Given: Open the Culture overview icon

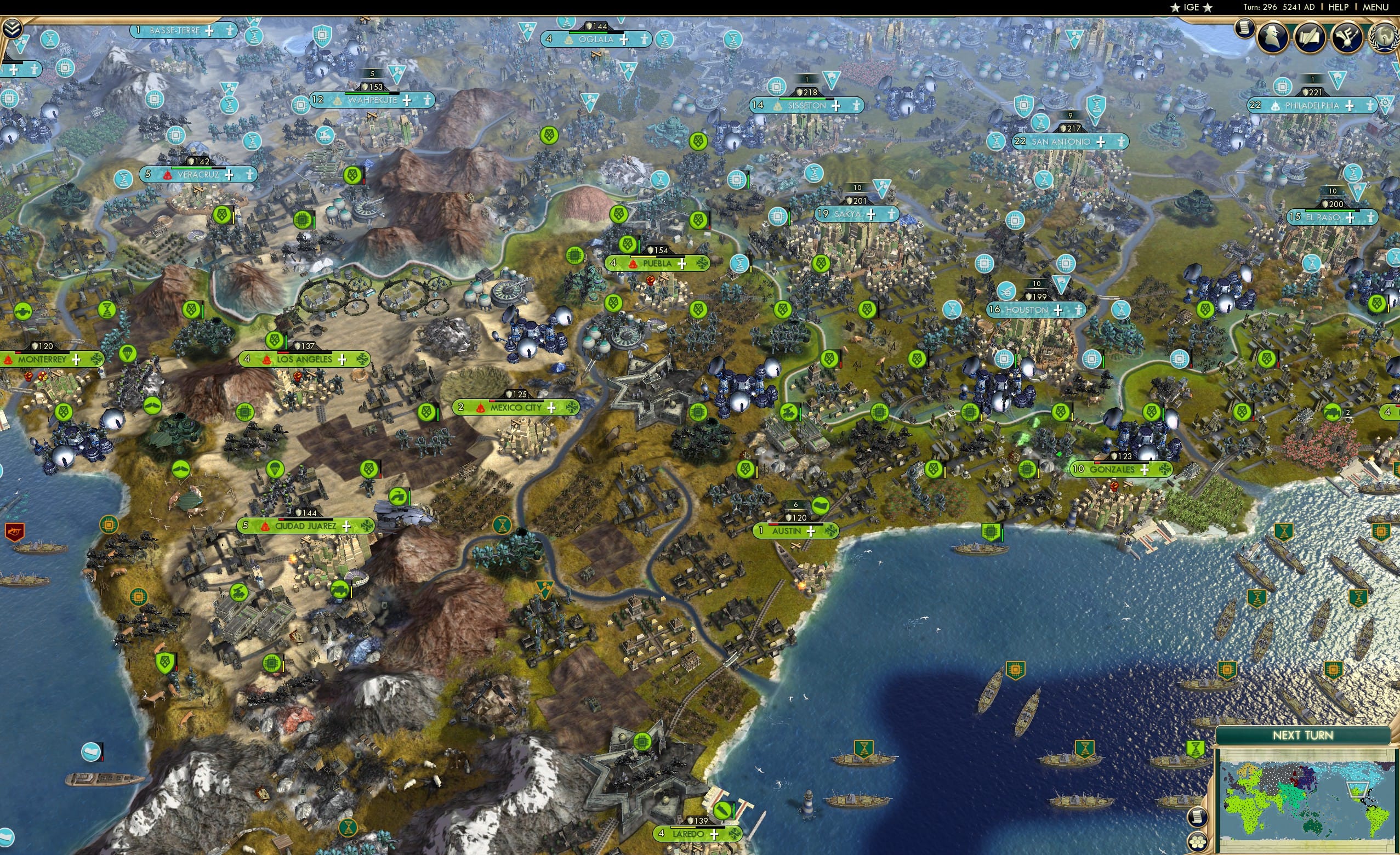Looking at the screenshot, I should pyautogui.click(x=1347, y=37).
